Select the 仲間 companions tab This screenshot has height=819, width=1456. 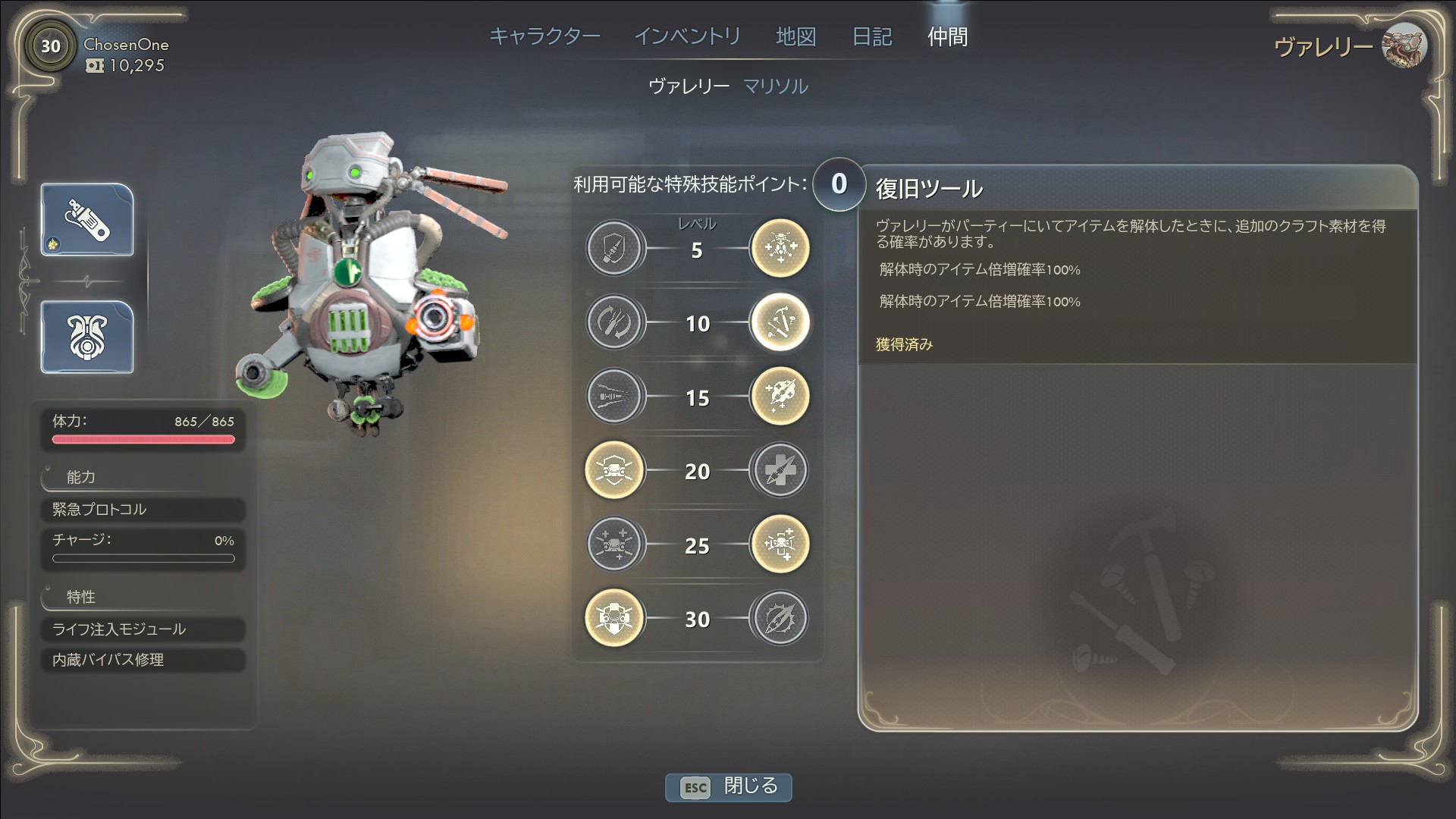947,36
